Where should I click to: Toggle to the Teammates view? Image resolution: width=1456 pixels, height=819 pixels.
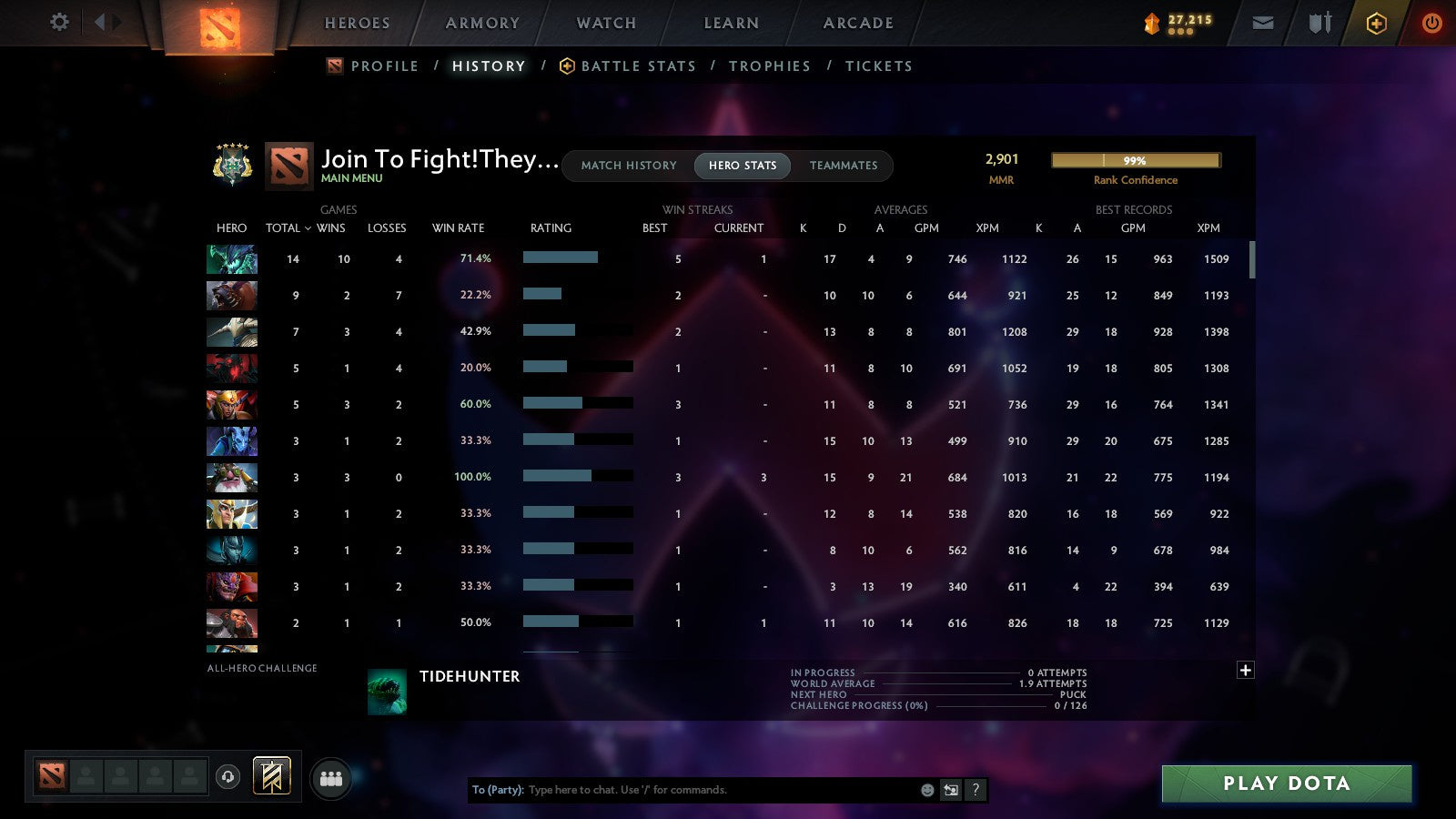(844, 166)
